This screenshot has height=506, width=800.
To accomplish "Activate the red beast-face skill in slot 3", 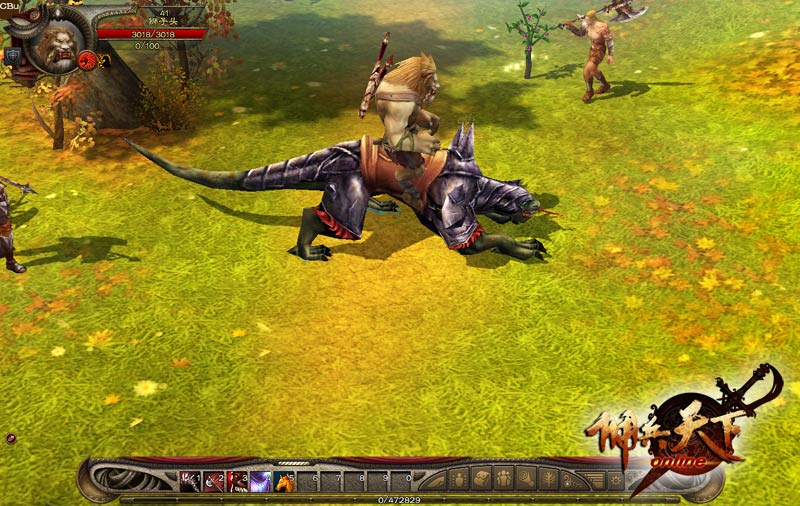I will coord(238,482).
